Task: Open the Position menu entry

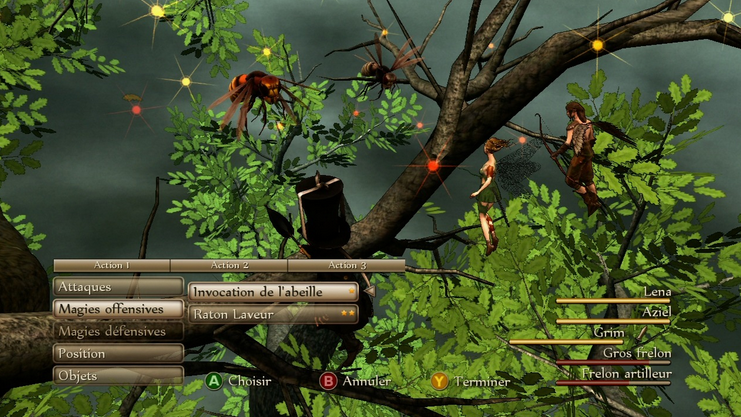Action: pos(118,353)
